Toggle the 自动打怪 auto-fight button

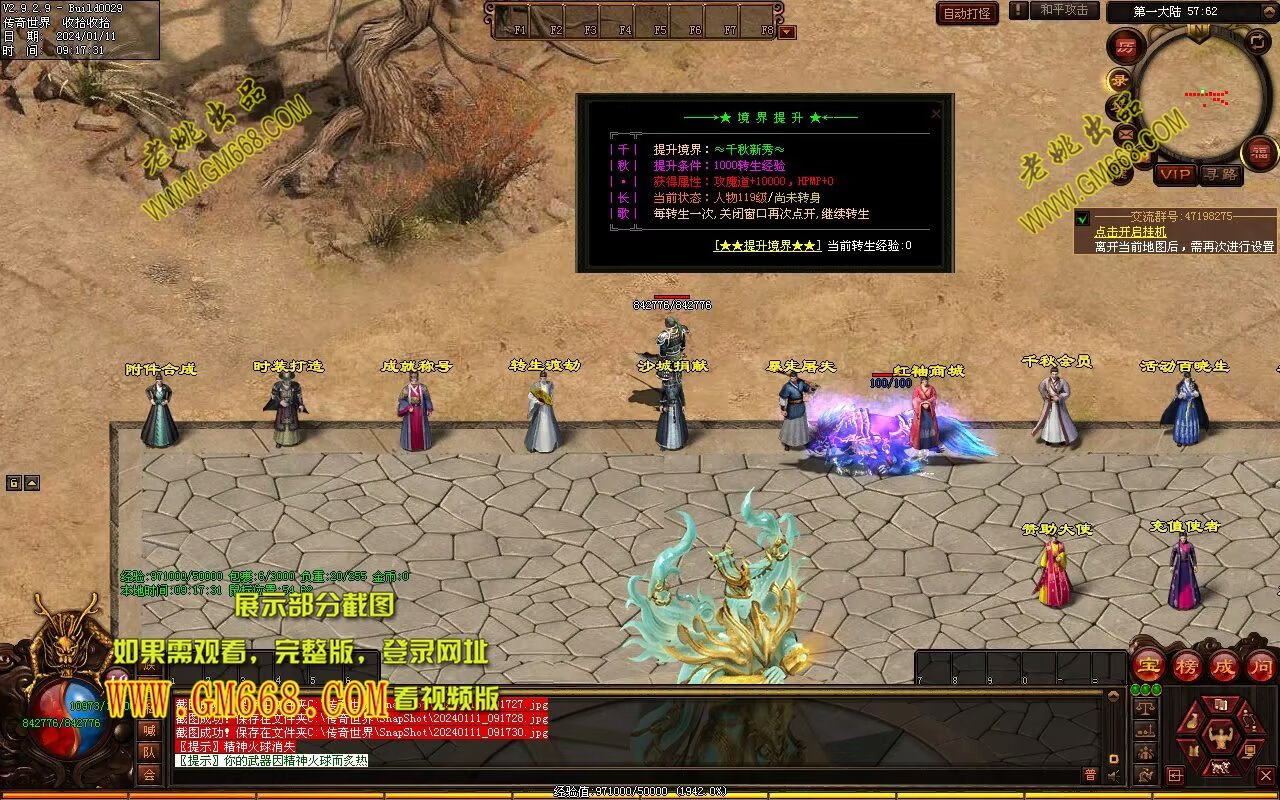[x=967, y=13]
